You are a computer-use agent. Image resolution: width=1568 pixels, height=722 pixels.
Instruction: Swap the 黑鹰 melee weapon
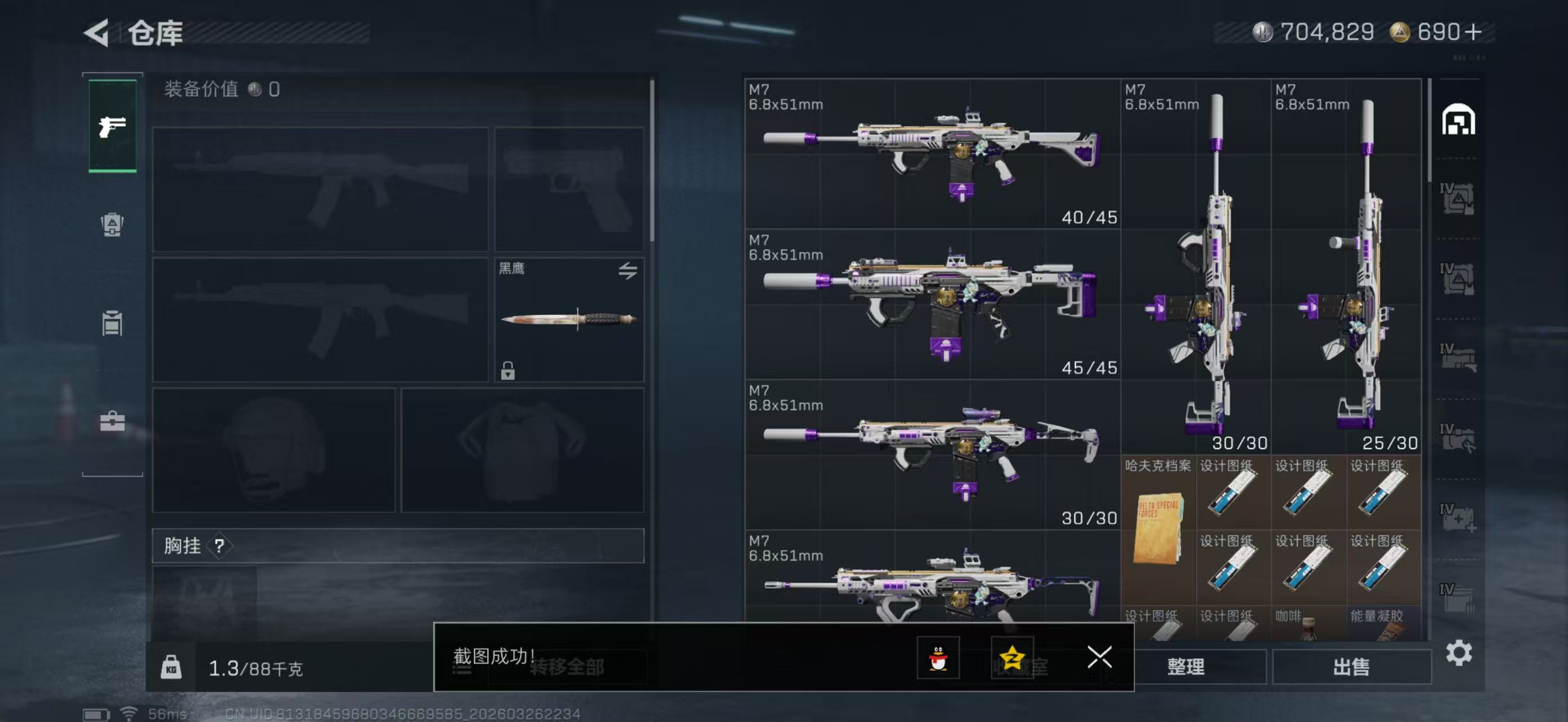pos(628,270)
